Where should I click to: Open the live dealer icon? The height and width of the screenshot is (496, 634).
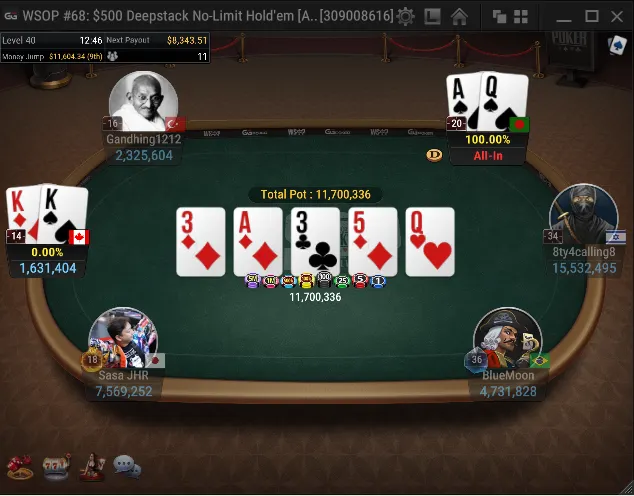pyautogui.click(x=91, y=465)
